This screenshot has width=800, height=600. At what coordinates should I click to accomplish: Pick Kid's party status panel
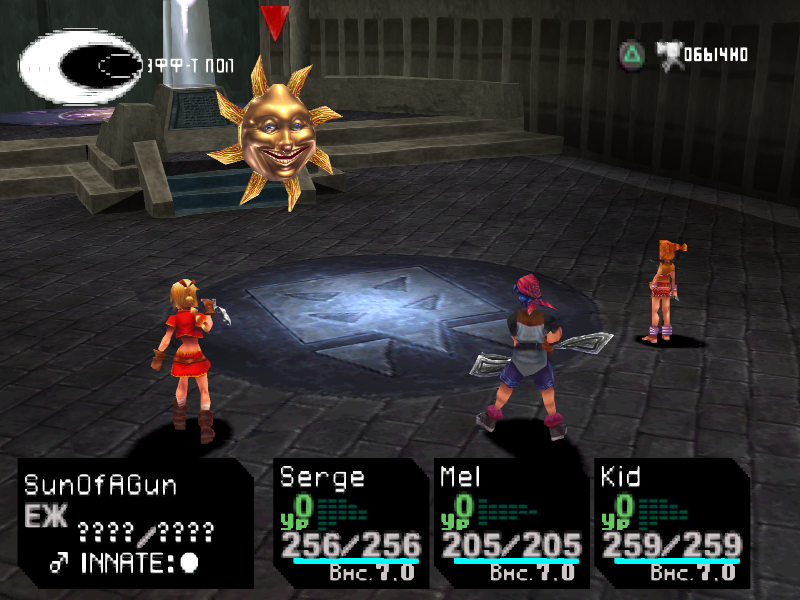pos(671,522)
